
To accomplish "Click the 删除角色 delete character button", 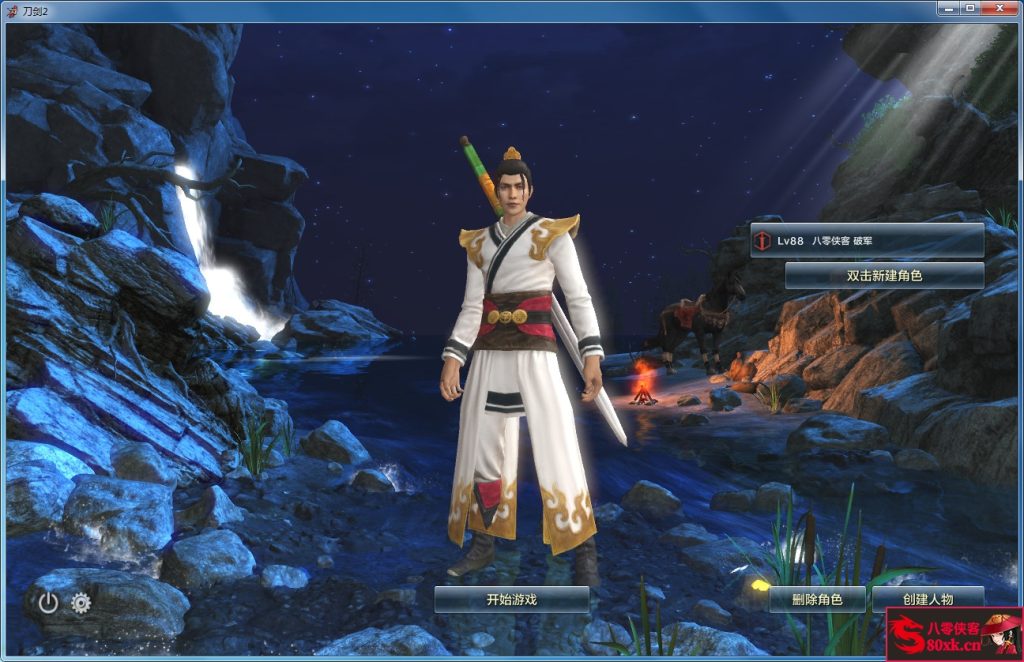I will pos(816,600).
